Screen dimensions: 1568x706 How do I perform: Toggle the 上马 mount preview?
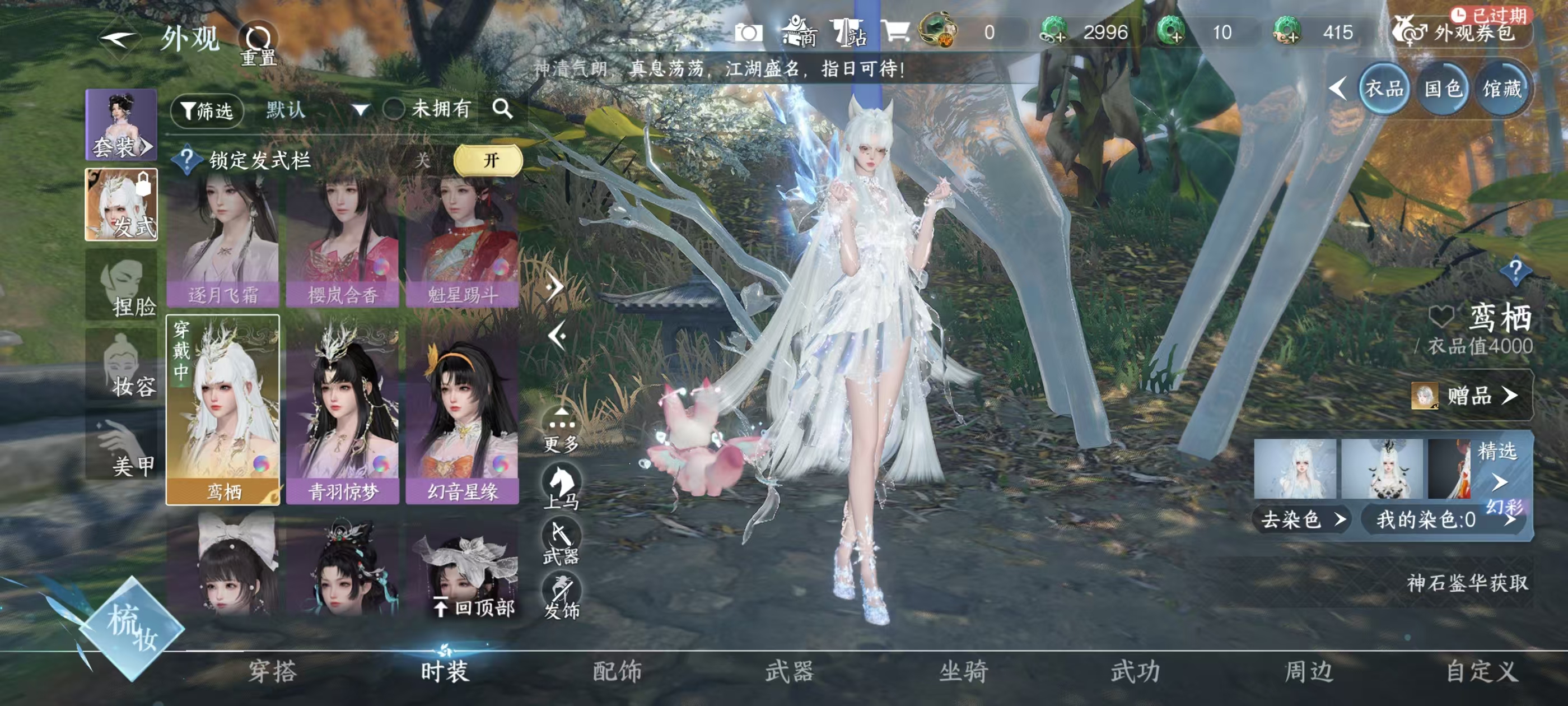pos(561,486)
